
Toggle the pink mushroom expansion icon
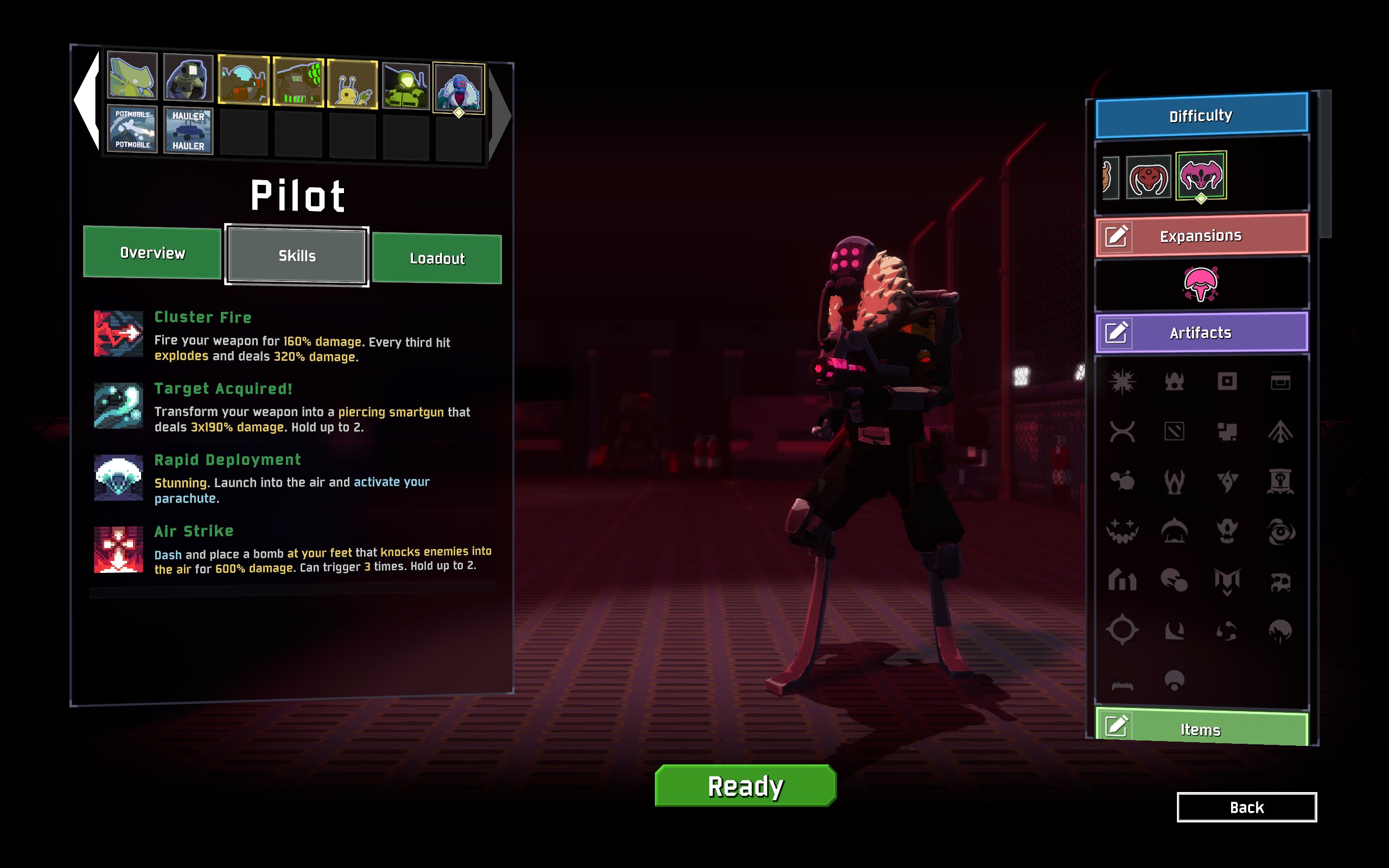point(1200,284)
